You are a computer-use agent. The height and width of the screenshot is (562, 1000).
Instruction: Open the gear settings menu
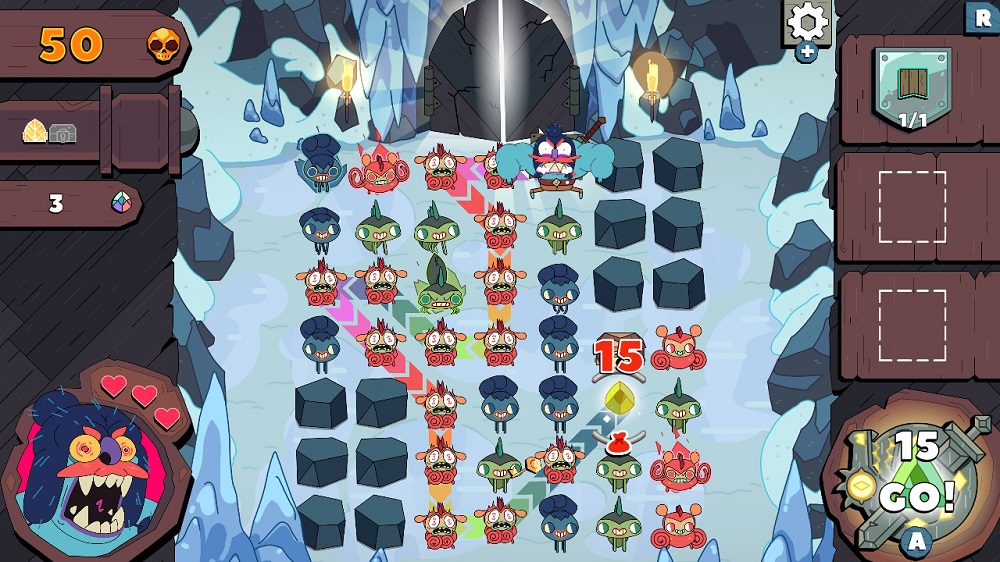click(x=806, y=21)
